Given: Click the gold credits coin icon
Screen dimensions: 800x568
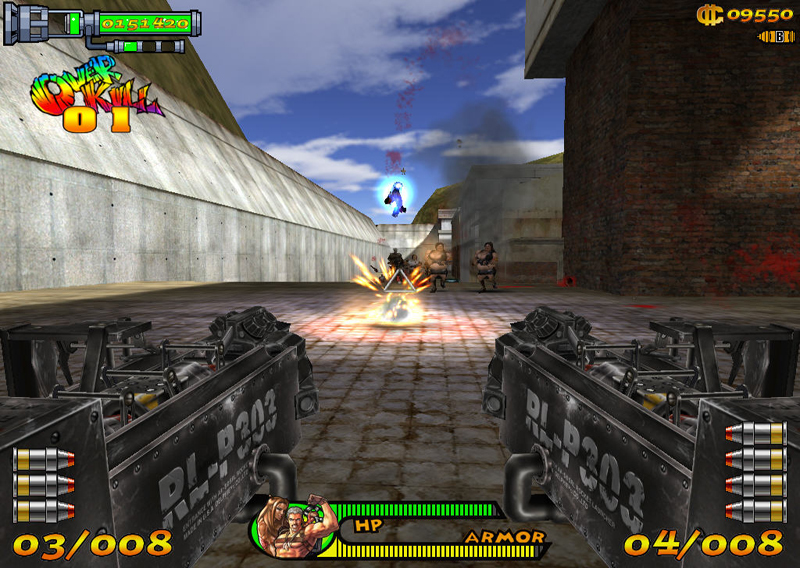Looking at the screenshot, I should pos(709,14).
